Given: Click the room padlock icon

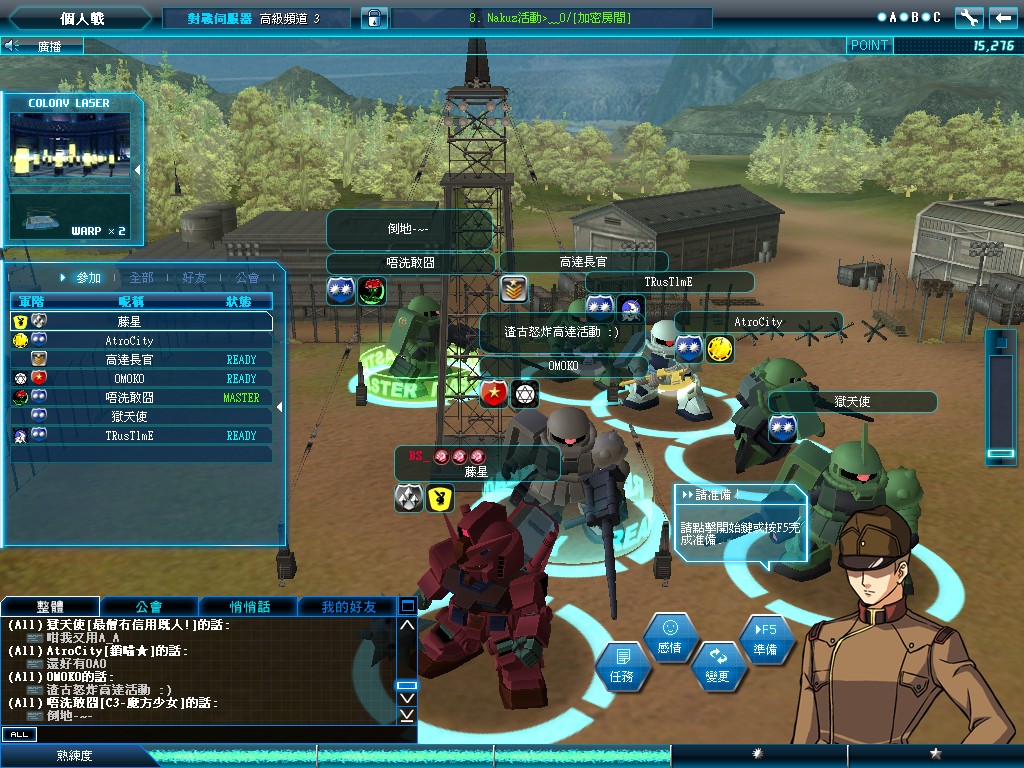Looking at the screenshot, I should [372, 18].
